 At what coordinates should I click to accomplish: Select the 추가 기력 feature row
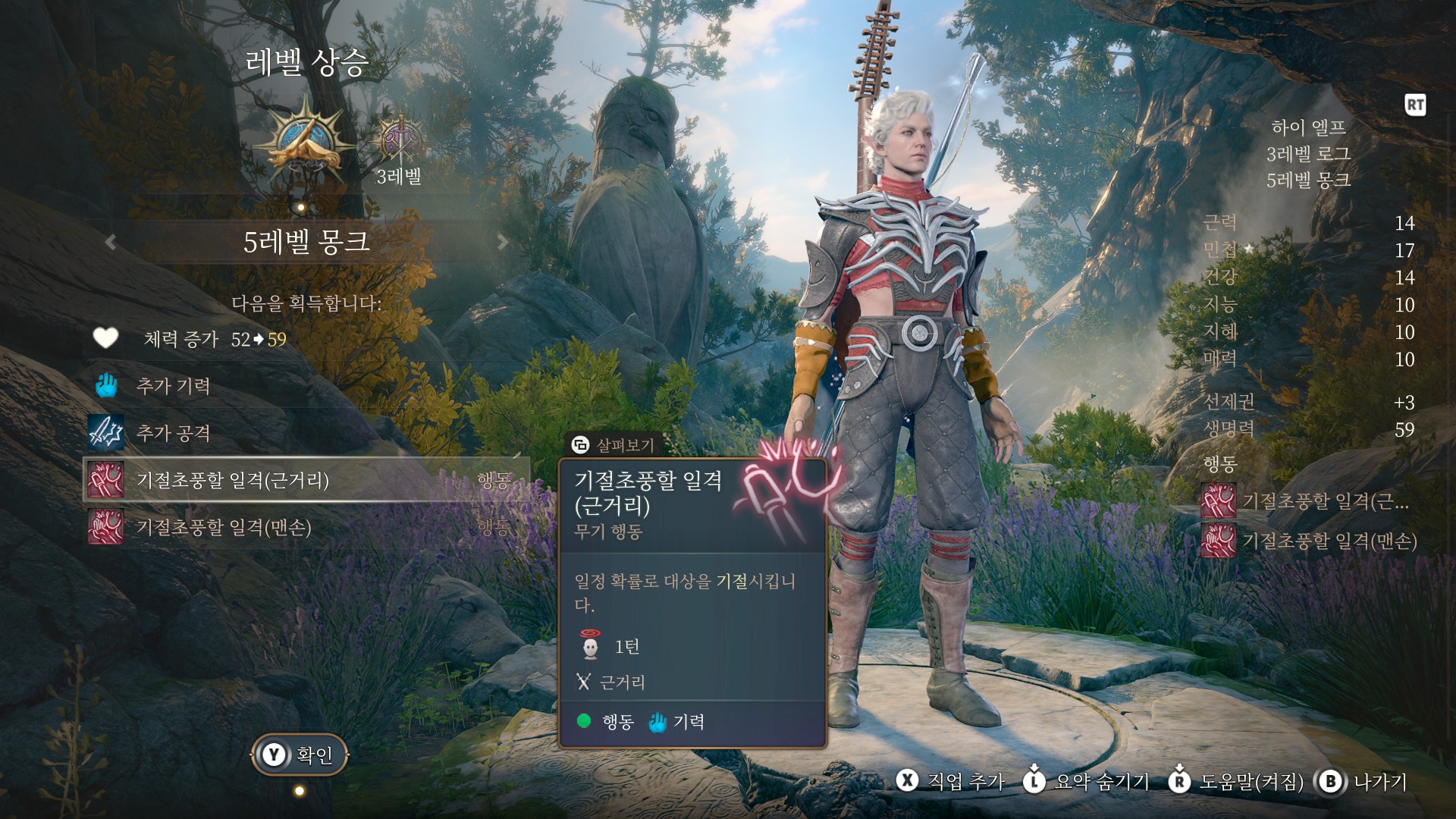point(173,386)
